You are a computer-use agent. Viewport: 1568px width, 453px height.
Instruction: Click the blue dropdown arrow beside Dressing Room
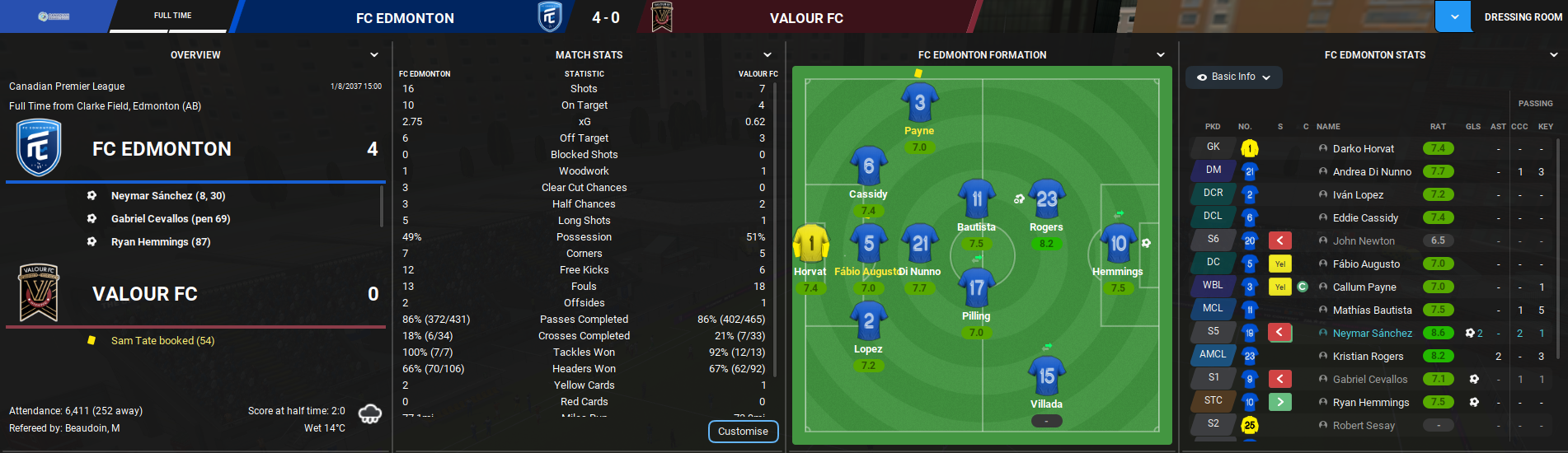click(x=1453, y=17)
